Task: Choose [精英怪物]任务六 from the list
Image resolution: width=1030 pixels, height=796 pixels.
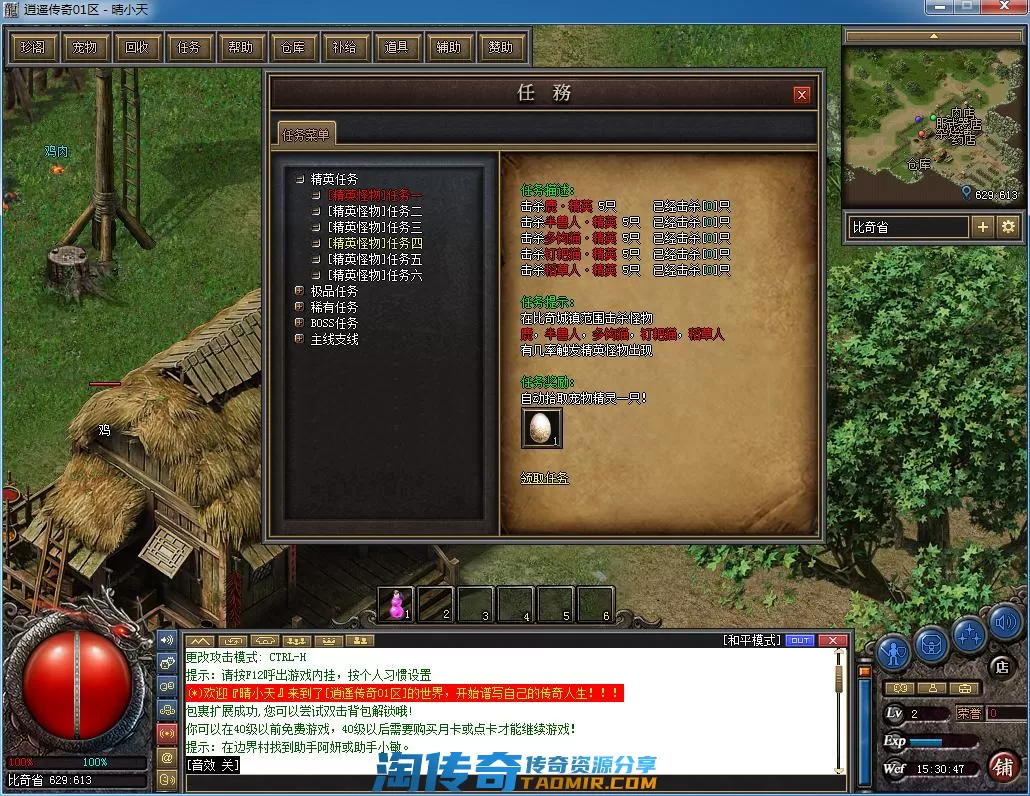Action: (375, 275)
